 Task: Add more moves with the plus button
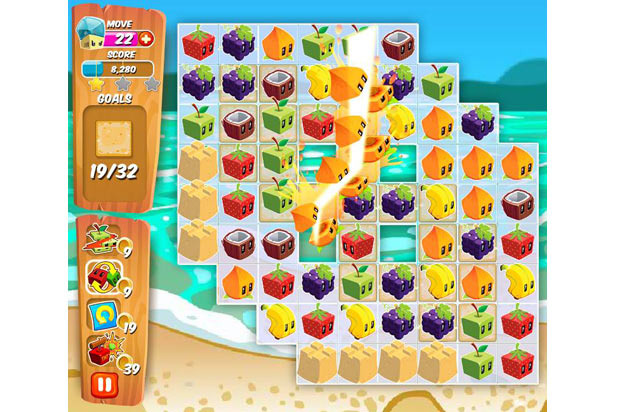click(148, 39)
